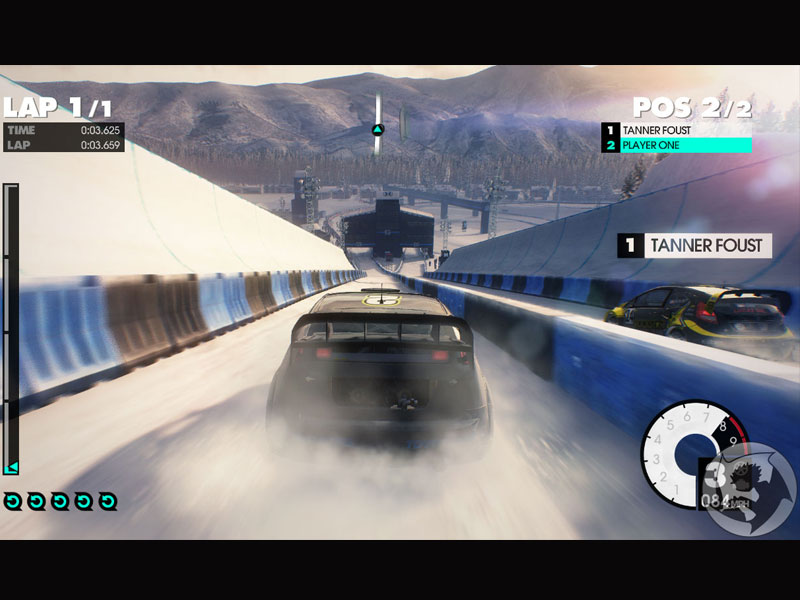Screen dimensions: 800x600
Task: Click the player marker on top progress indicator
Action: click(378, 129)
